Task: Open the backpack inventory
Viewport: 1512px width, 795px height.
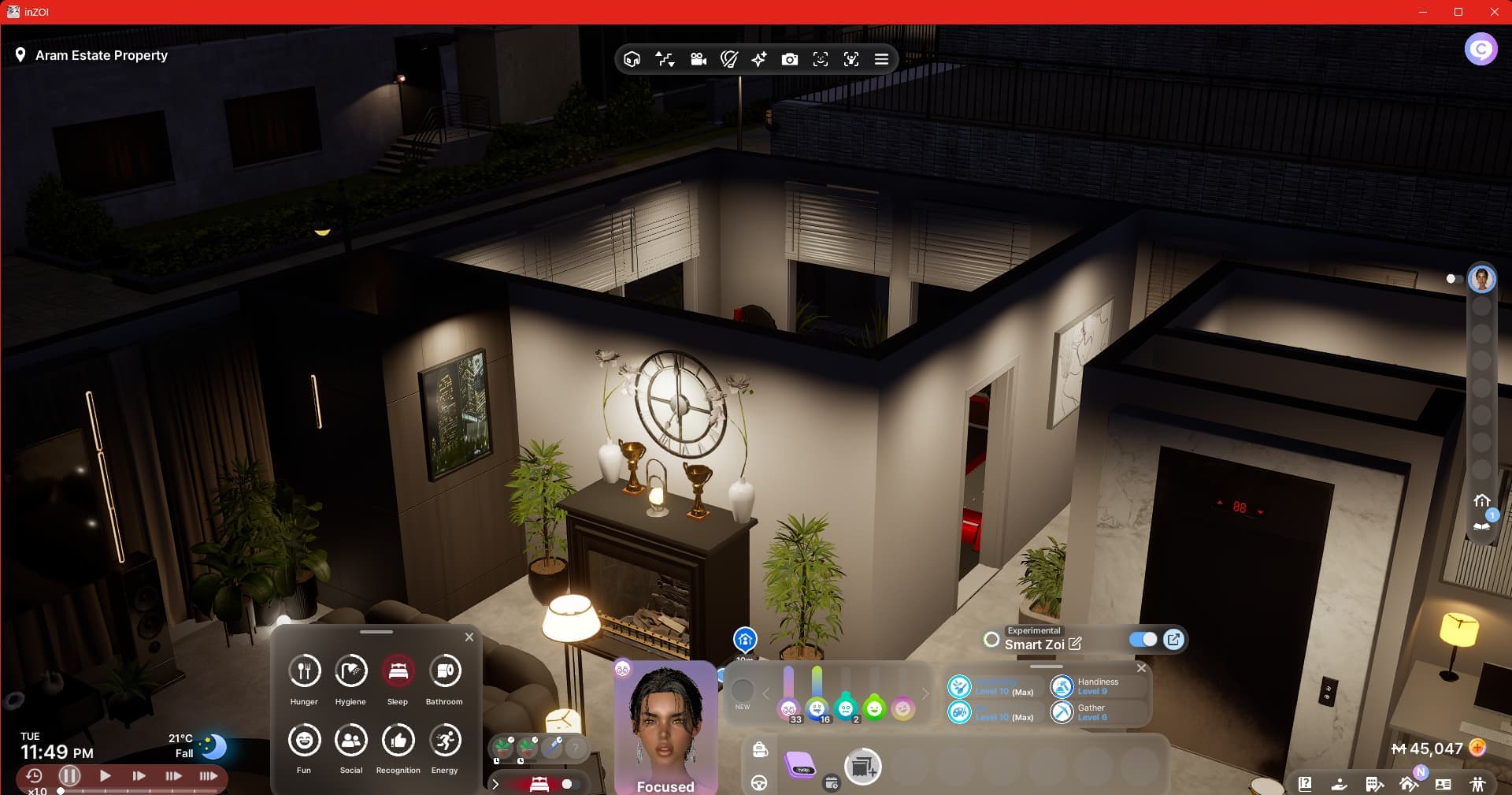Action: (x=760, y=749)
